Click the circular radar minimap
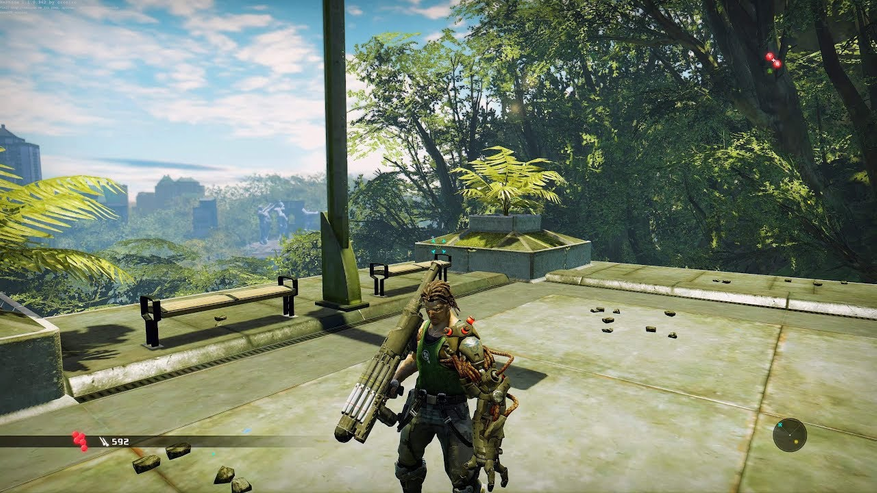The image size is (877, 493). (789, 435)
